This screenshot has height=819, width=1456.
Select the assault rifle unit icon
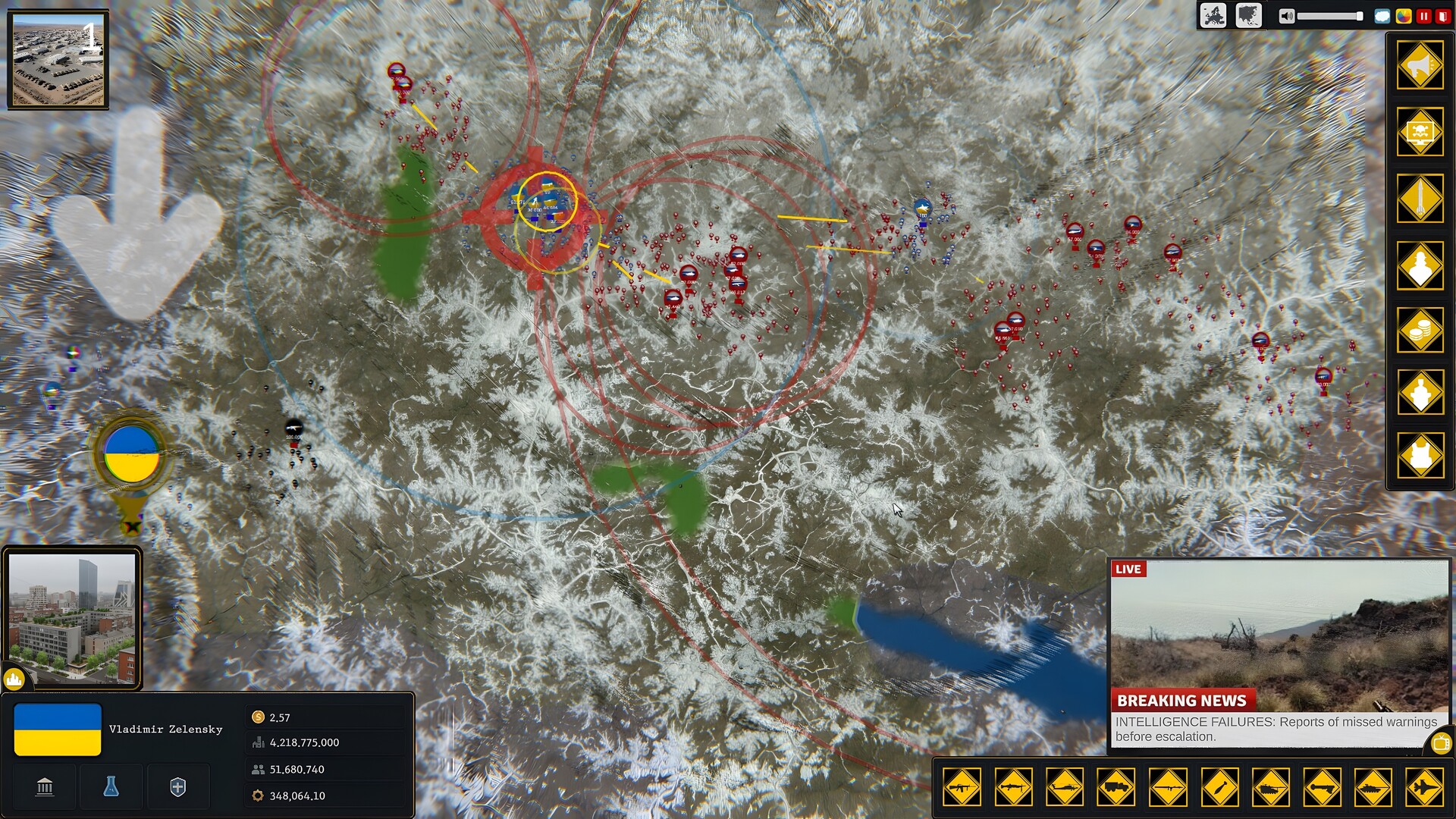click(962, 786)
